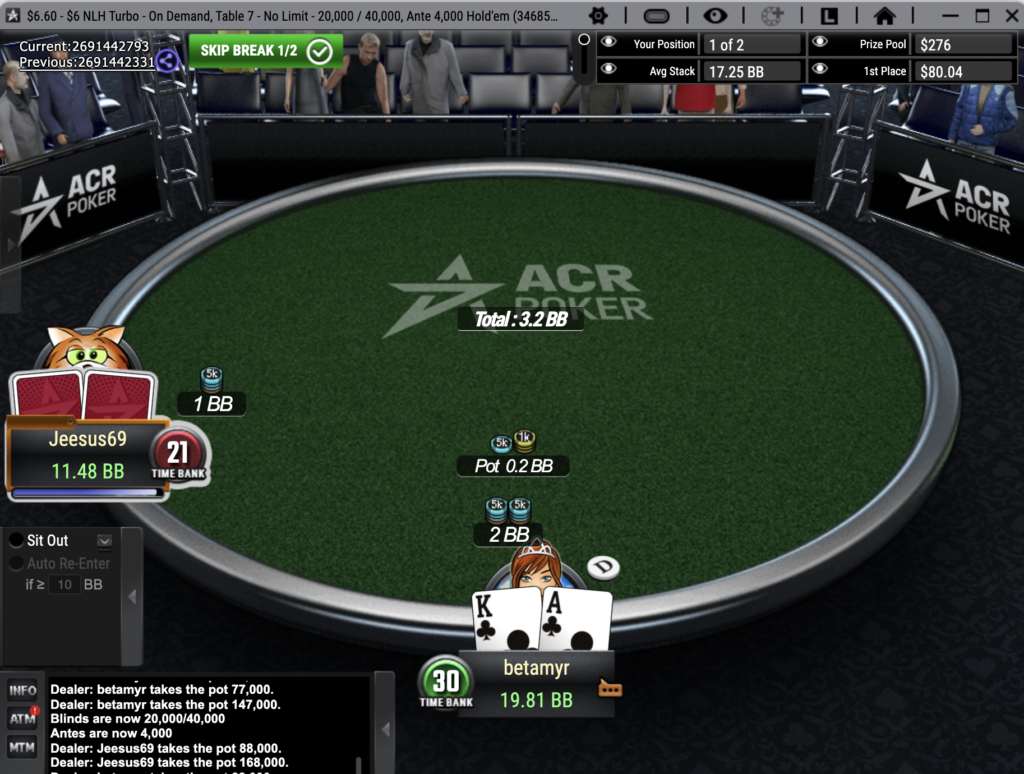Open table settings via the gear icon
The width and height of the screenshot is (1024, 774).
click(x=598, y=15)
